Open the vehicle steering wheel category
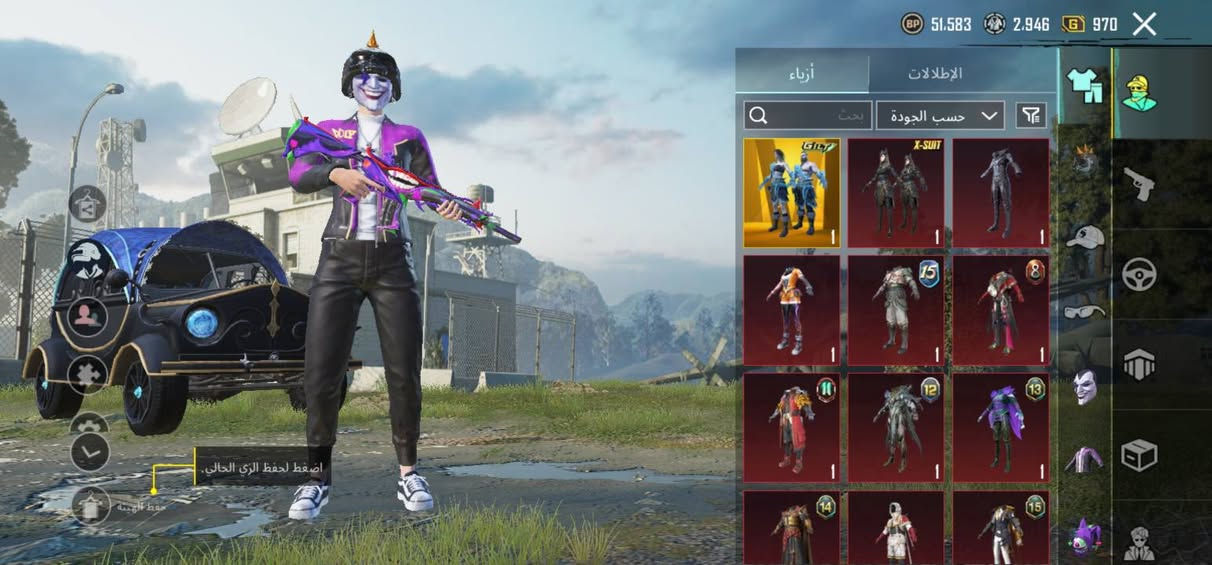 click(x=1139, y=274)
